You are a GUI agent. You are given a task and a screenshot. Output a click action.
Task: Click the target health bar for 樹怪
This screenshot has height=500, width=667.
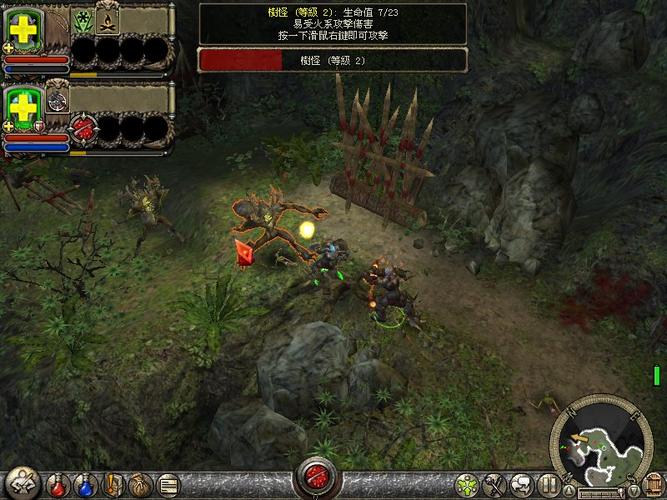click(332, 60)
